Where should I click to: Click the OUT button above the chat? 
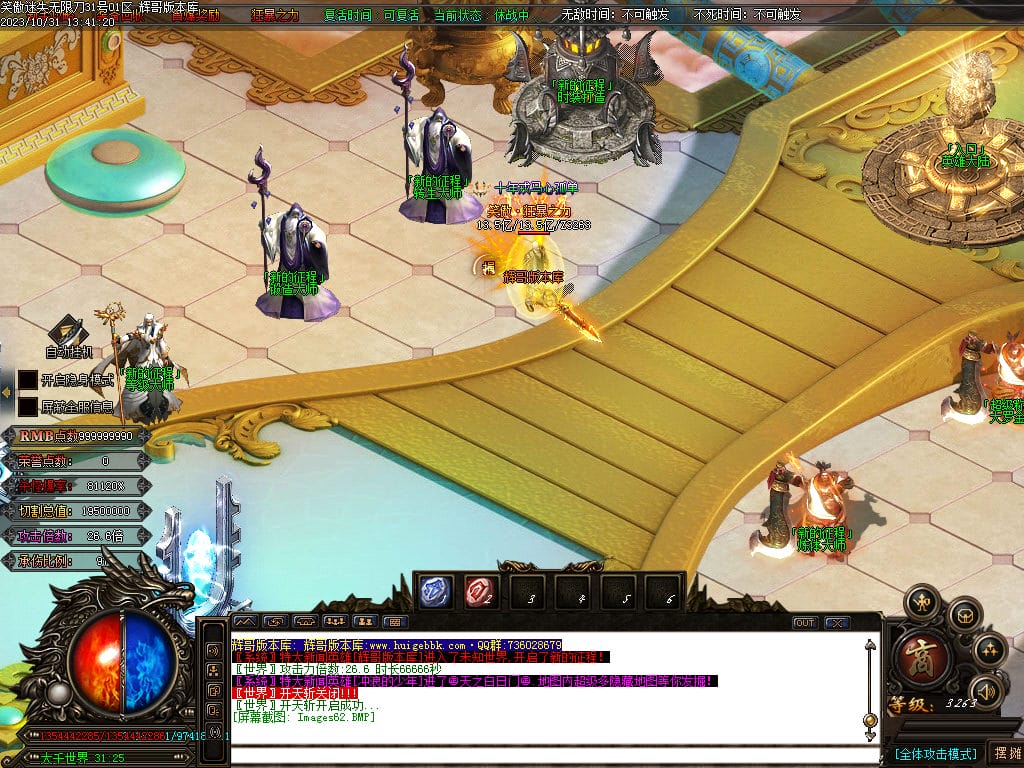click(805, 622)
